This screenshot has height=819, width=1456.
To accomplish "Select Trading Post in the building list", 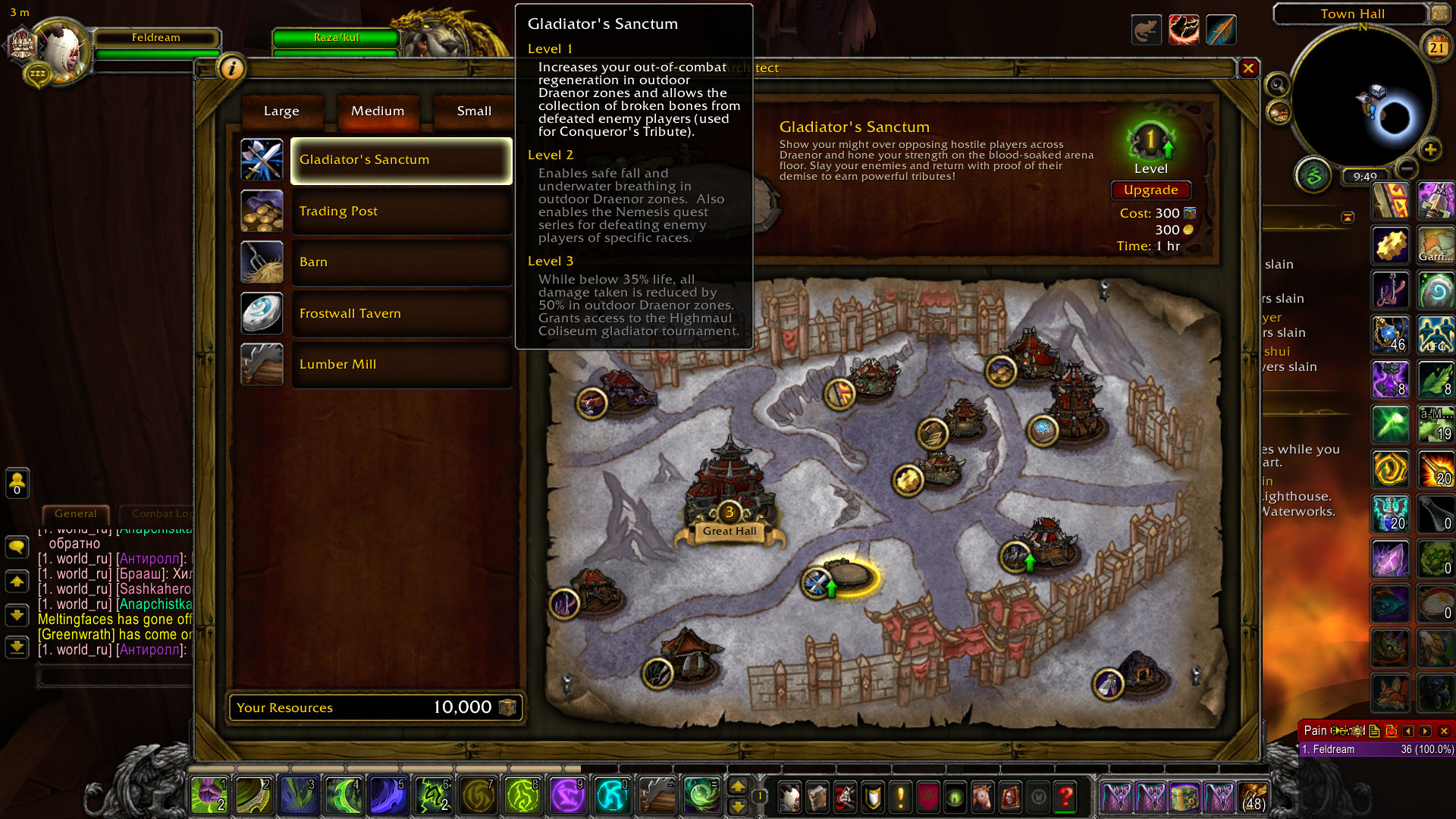I will pos(401,212).
